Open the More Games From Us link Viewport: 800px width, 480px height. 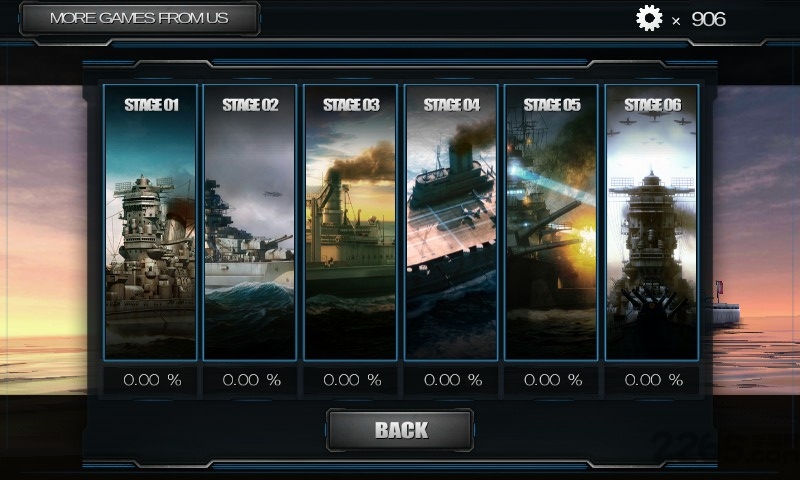click(x=139, y=18)
